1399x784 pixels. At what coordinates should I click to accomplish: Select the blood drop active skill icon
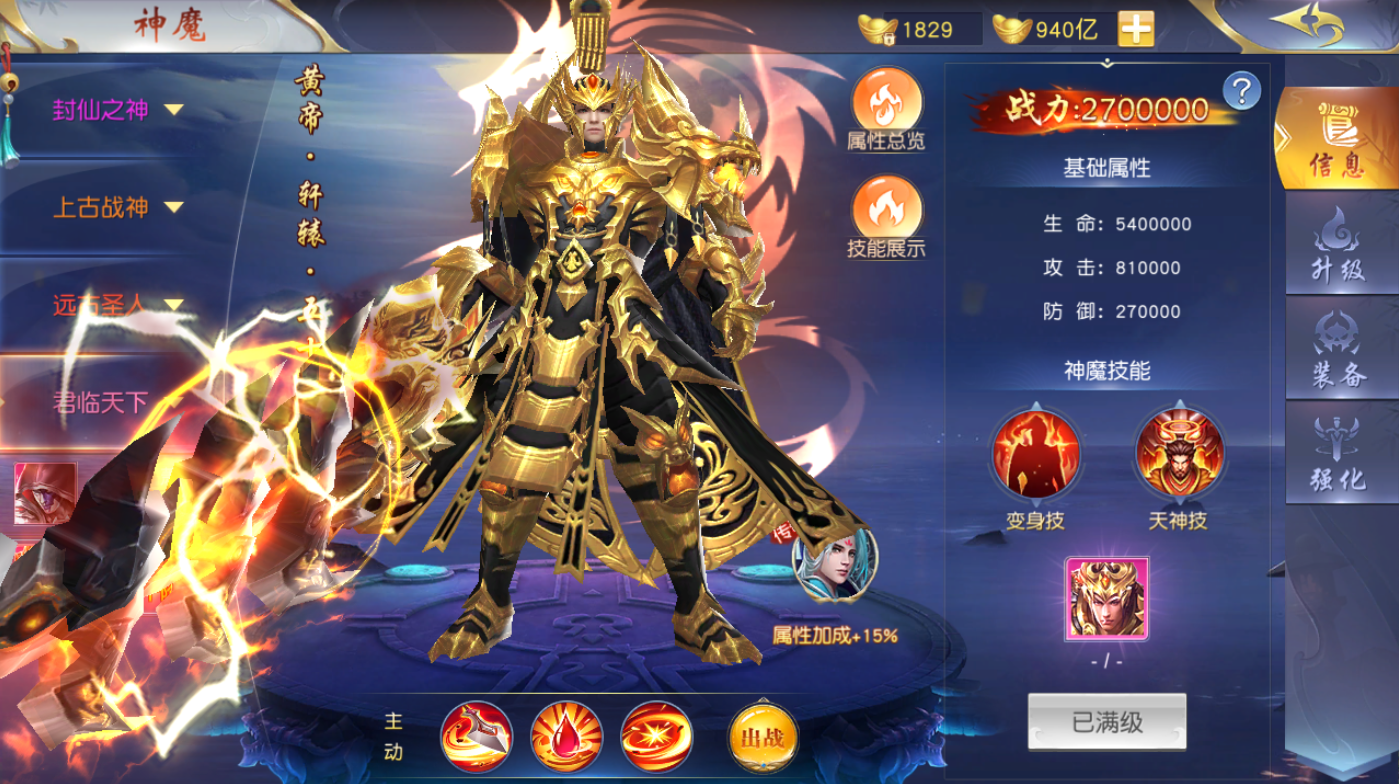[x=566, y=737]
